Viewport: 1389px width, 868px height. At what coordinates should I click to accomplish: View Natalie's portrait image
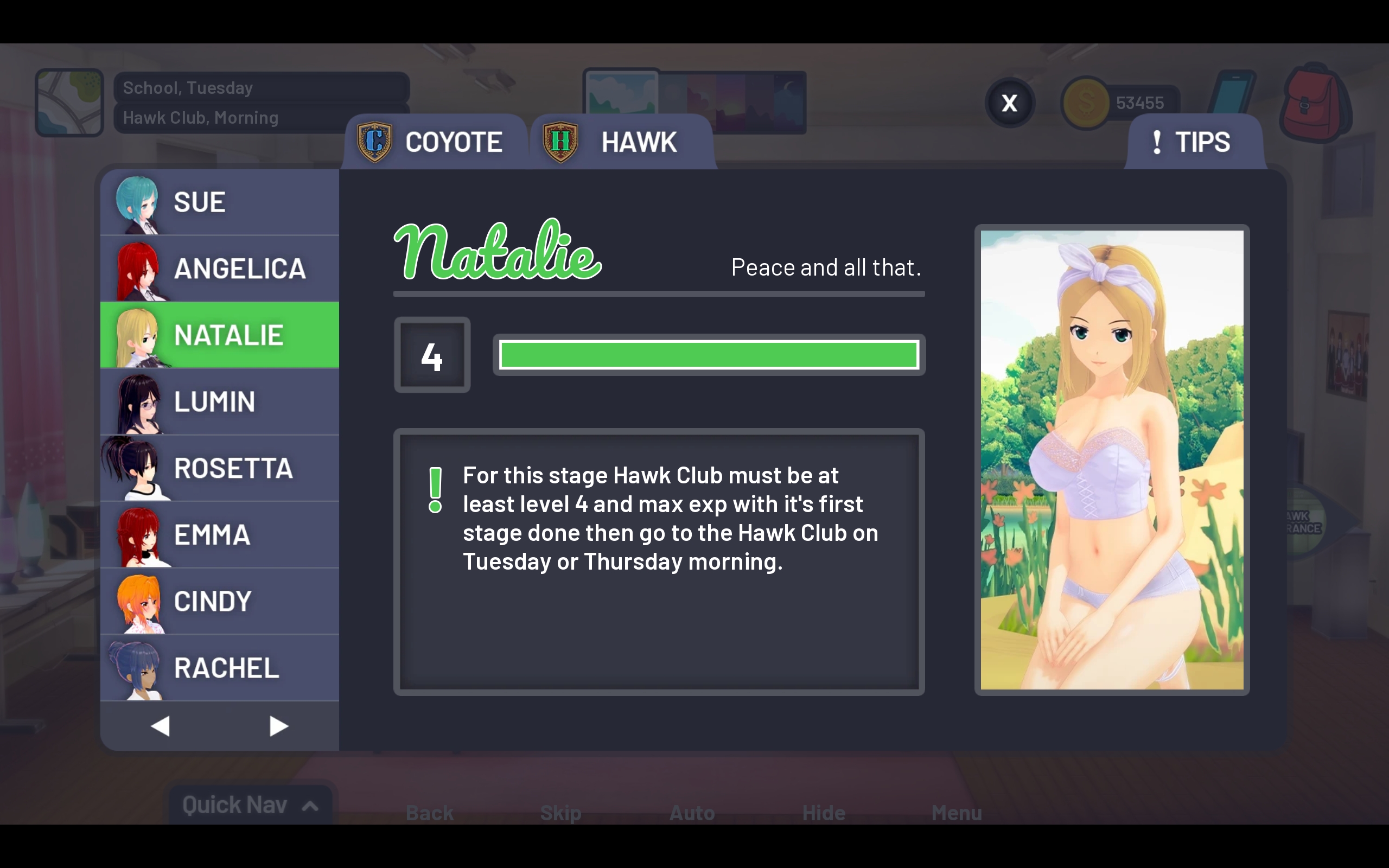pos(1112,460)
